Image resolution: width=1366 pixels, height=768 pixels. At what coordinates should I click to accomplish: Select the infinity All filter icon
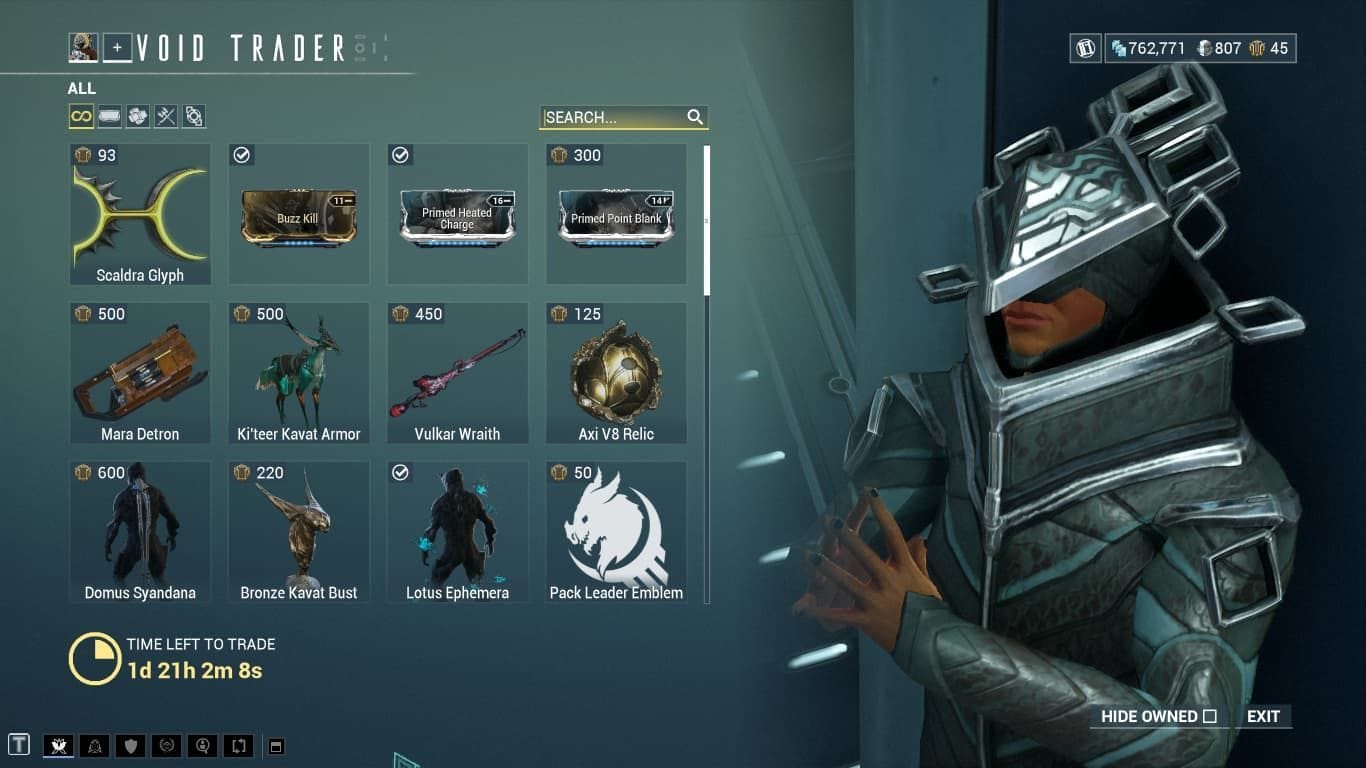click(x=79, y=116)
